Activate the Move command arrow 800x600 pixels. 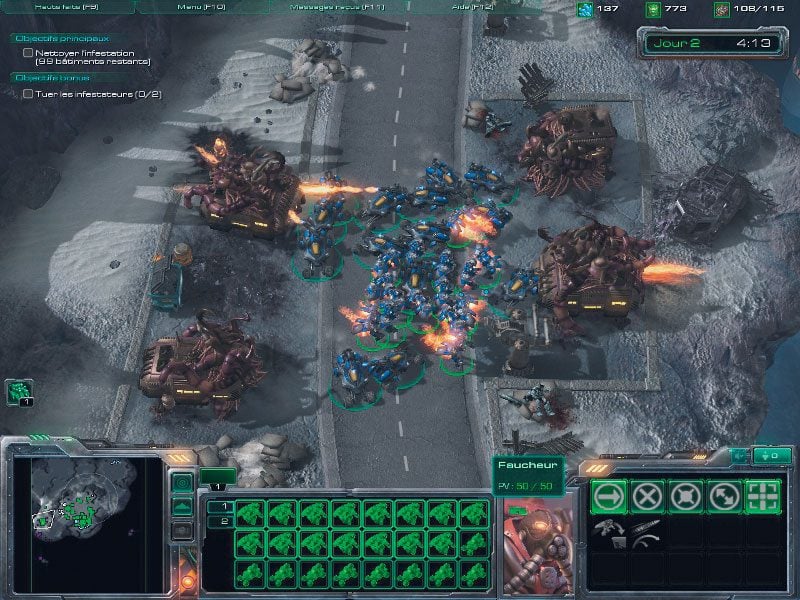[610, 496]
